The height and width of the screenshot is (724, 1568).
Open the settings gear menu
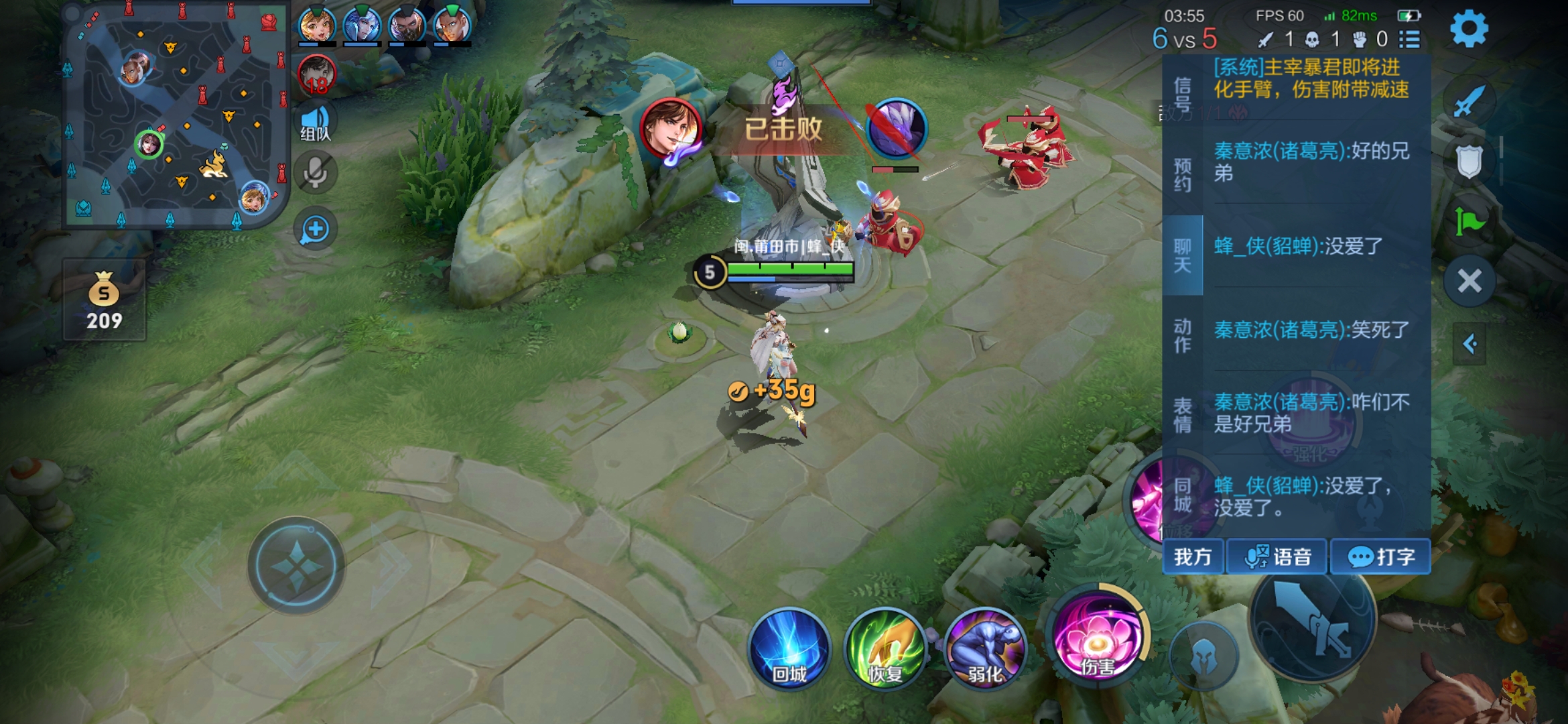[x=1469, y=29]
